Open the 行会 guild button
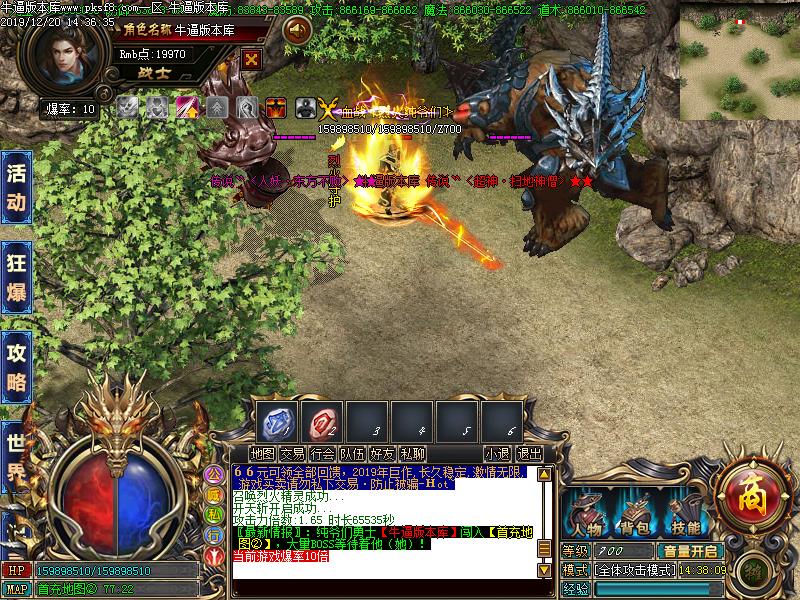 point(322,454)
